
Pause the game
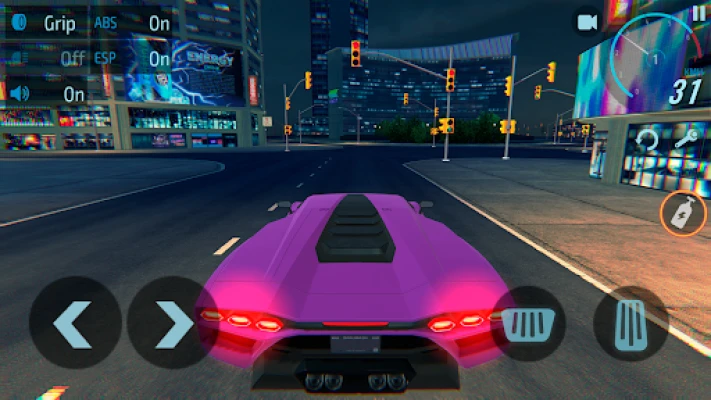click(698, 13)
